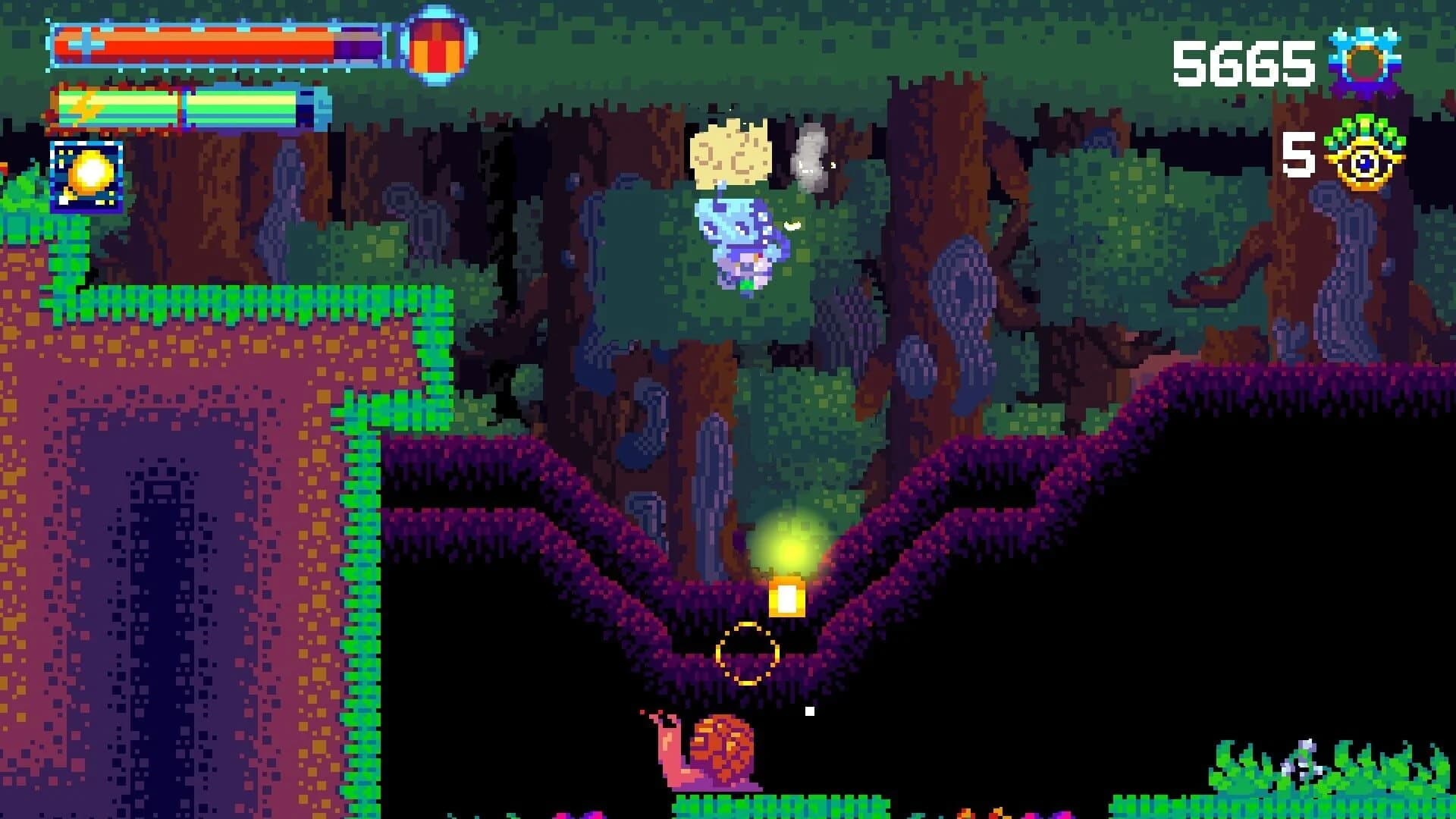Screen dimensions: 1456x819
Task: Click the smoke puff beside the balloon
Action: click(809, 159)
